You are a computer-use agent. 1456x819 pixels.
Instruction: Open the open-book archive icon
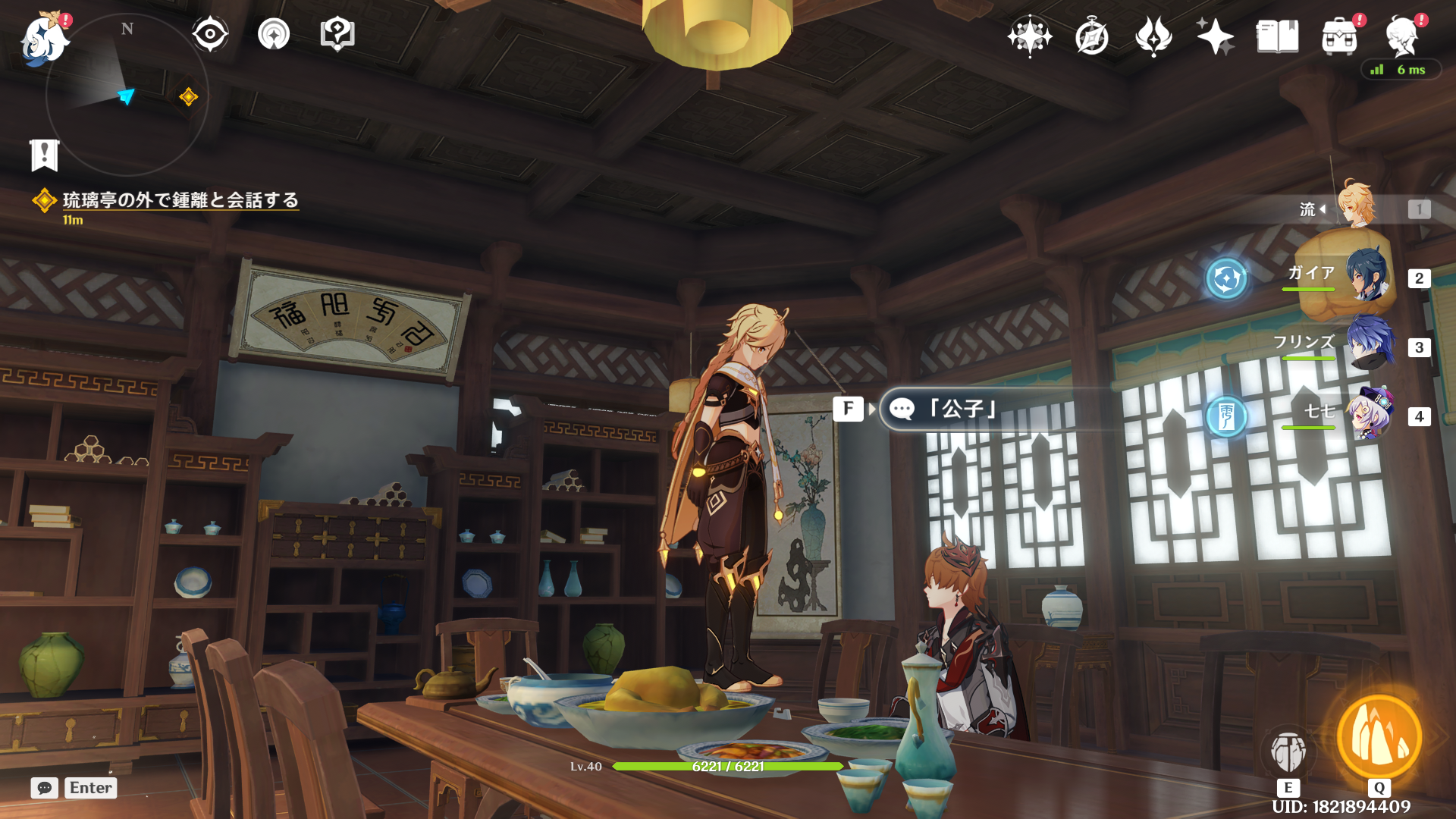point(1277,36)
